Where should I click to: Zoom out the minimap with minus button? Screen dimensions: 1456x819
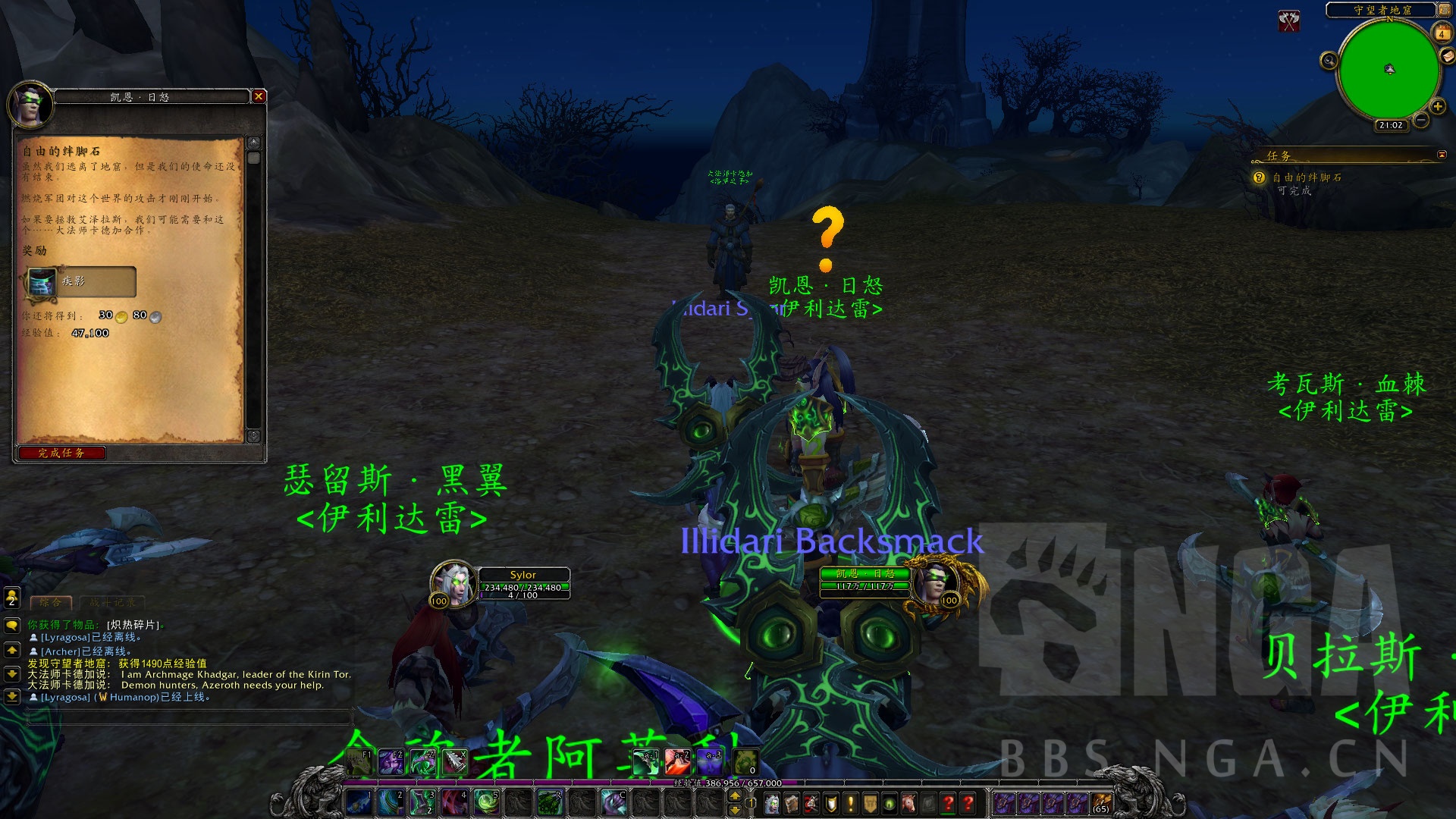click(1421, 121)
